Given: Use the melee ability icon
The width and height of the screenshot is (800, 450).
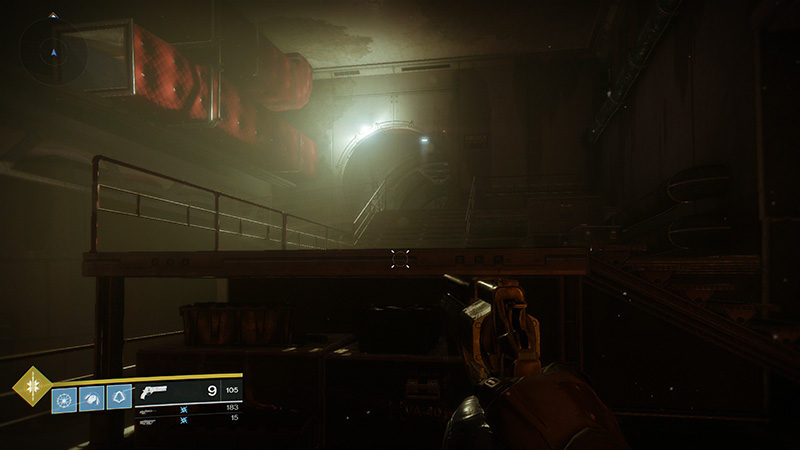Looking at the screenshot, I should (x=91, y=398).
